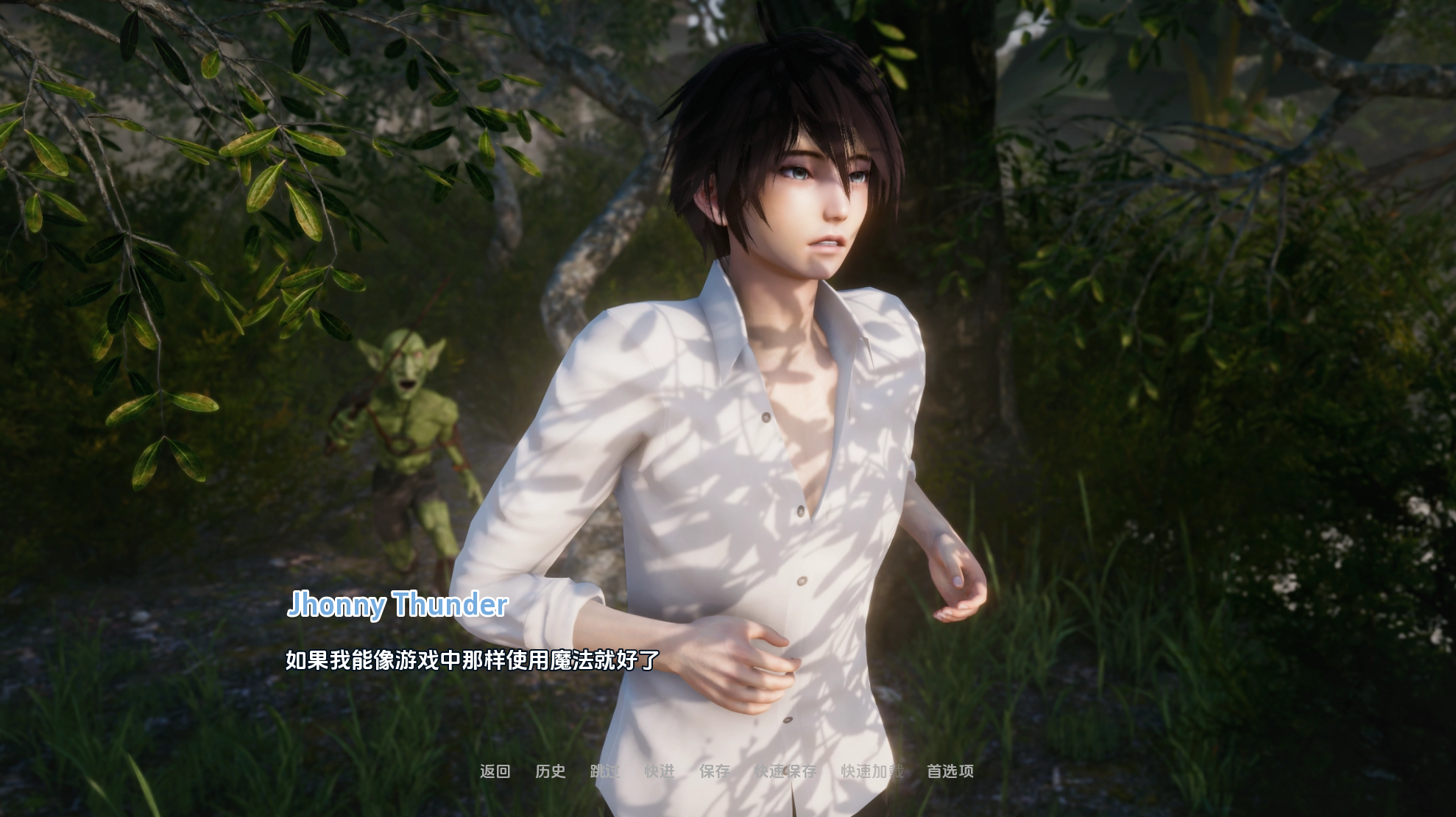The height and width of the screenshot is (817, 1456).
Task: Toggle 快进 (Fast-forward) mode
Action: click(x=660, y=771)
